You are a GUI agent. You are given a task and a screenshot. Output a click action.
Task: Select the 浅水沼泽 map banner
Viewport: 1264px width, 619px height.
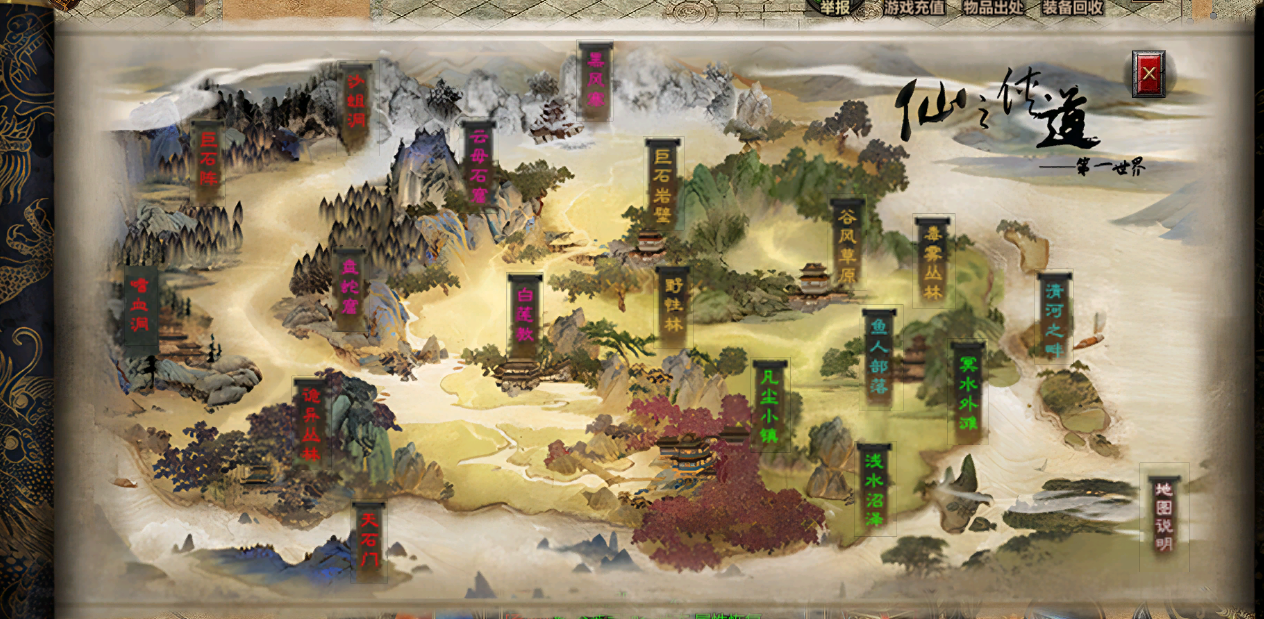(x=874, y=489)
